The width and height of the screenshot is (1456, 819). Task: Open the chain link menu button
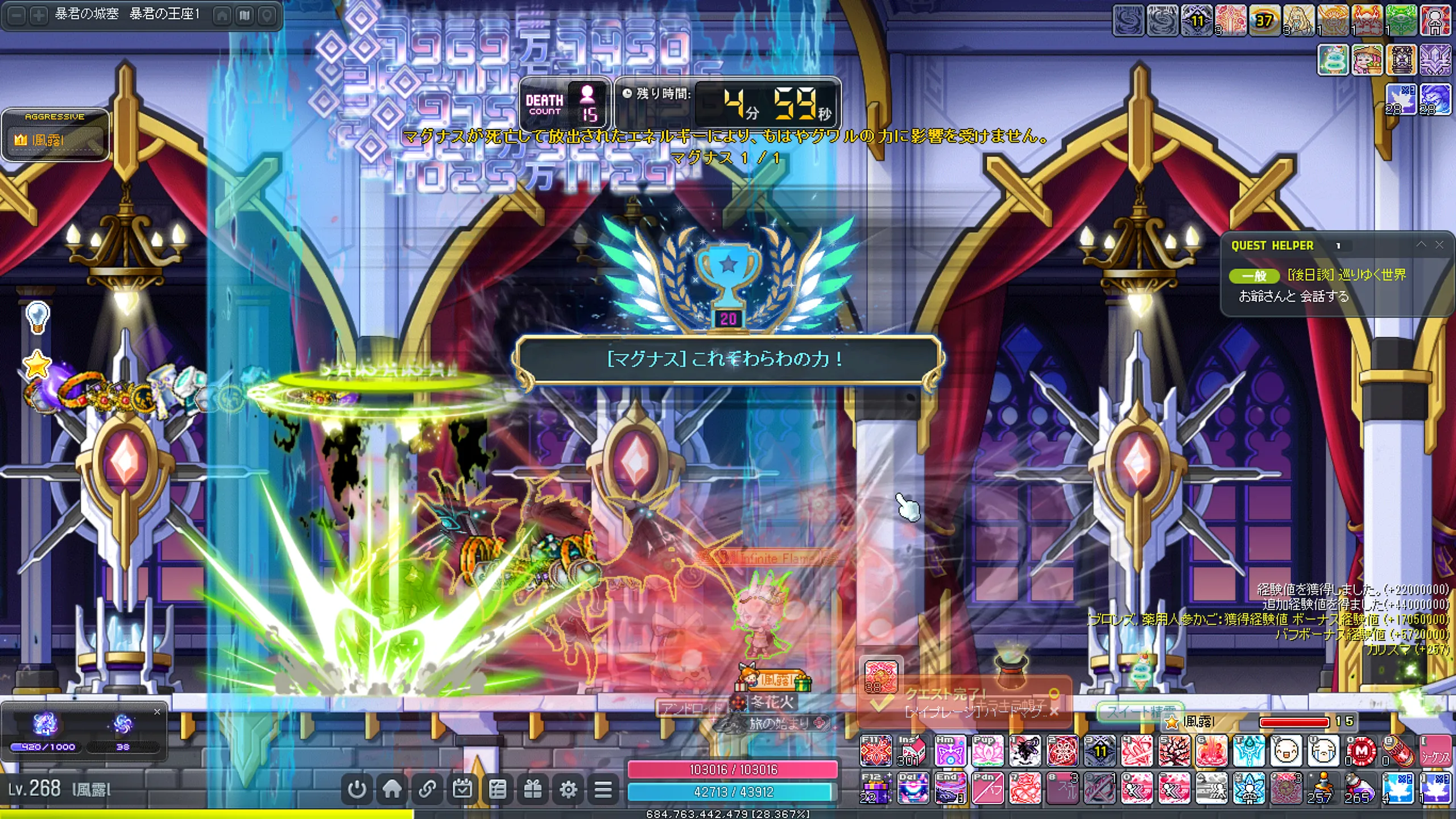(428, 789)
